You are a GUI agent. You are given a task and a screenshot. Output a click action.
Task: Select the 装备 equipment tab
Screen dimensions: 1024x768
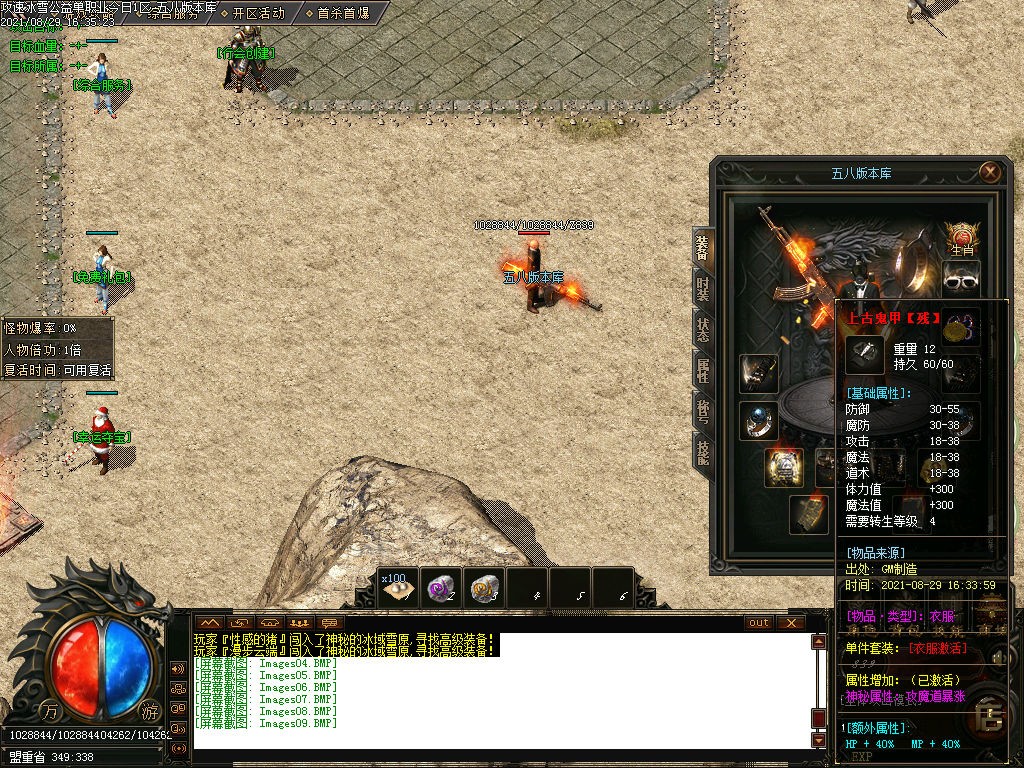pyautogui.click(x=702, y=247)
